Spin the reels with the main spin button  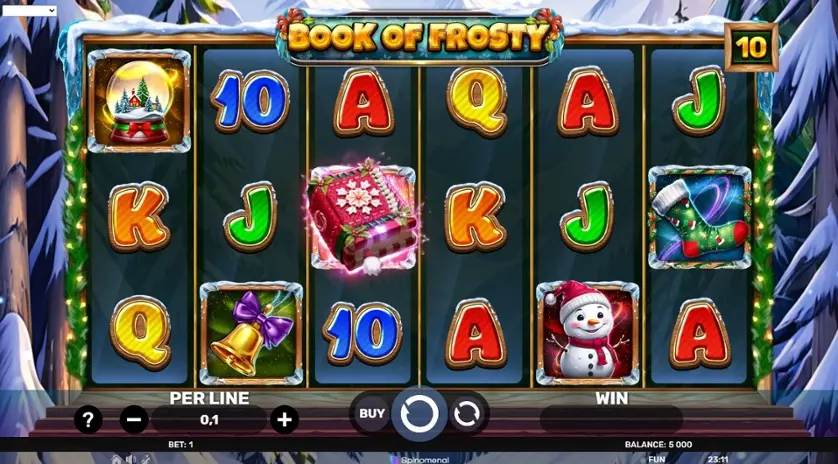[x=418, y=413]
